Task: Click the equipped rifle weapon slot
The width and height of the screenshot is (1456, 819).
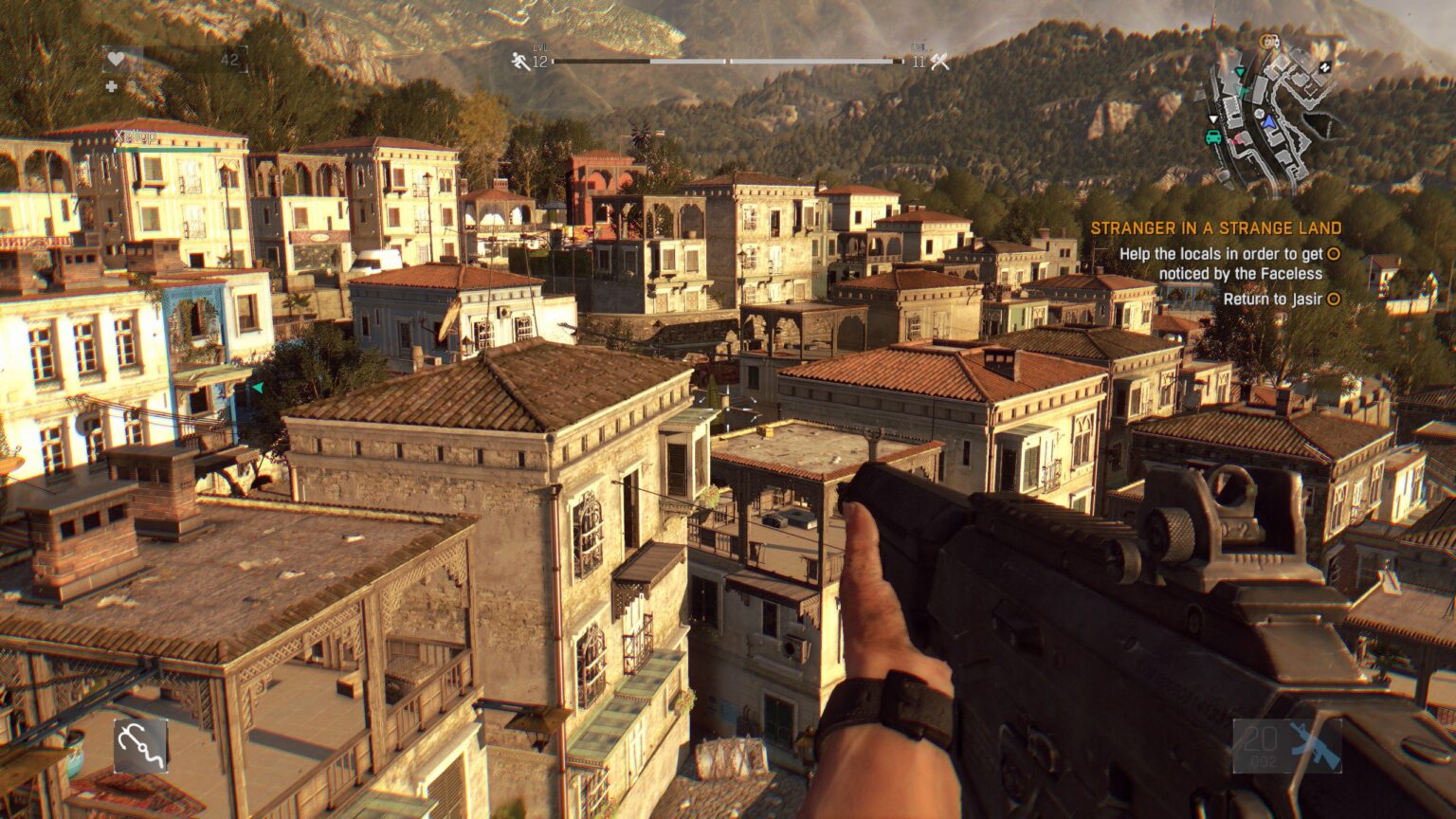Action: (1287, 745)
